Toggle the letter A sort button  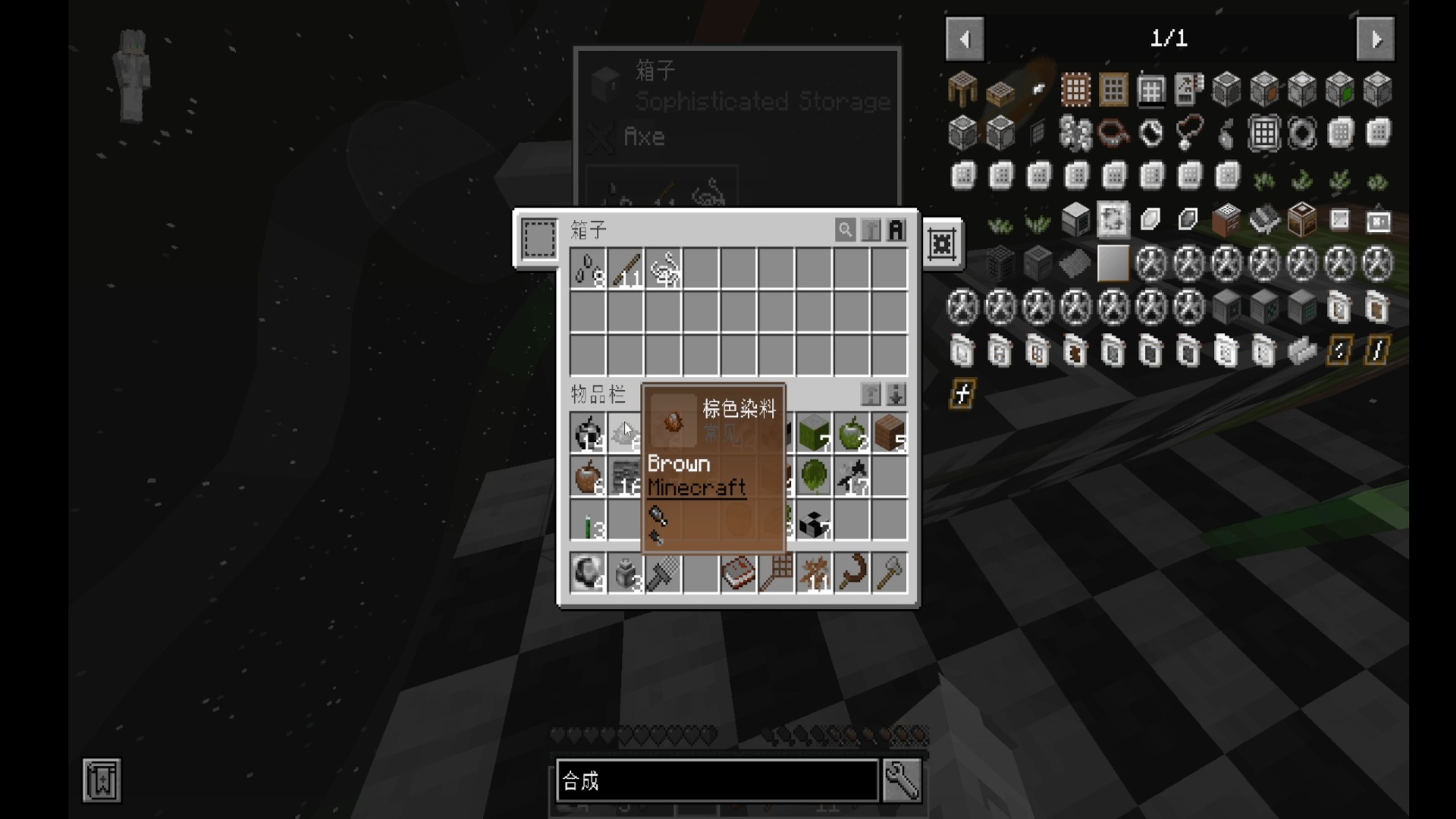(896, 229)
